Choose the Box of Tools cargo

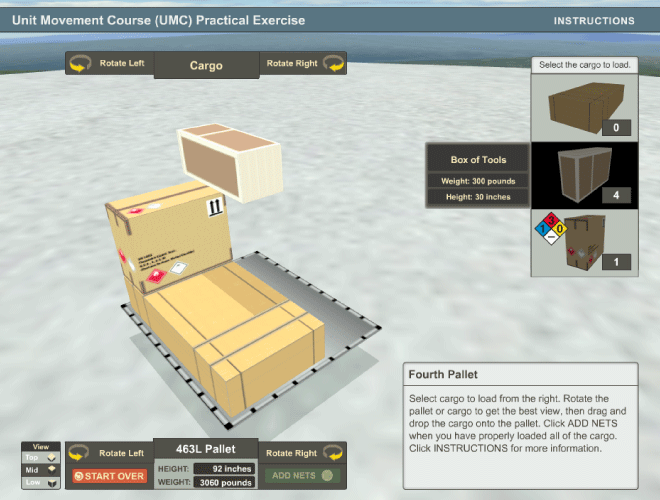[x=584, y=173]
